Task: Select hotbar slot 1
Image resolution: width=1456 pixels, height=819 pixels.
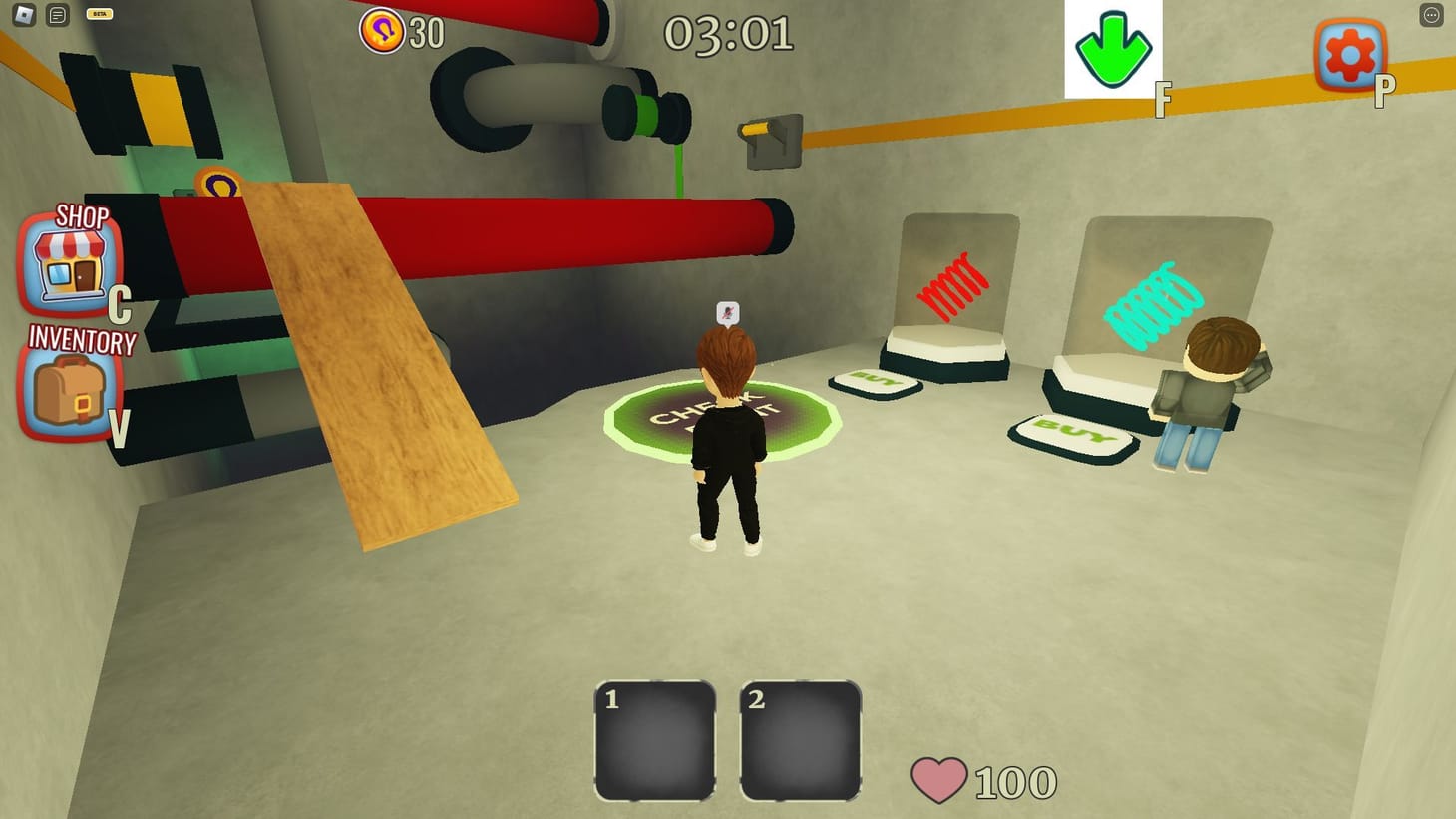Action: point(654,742)
